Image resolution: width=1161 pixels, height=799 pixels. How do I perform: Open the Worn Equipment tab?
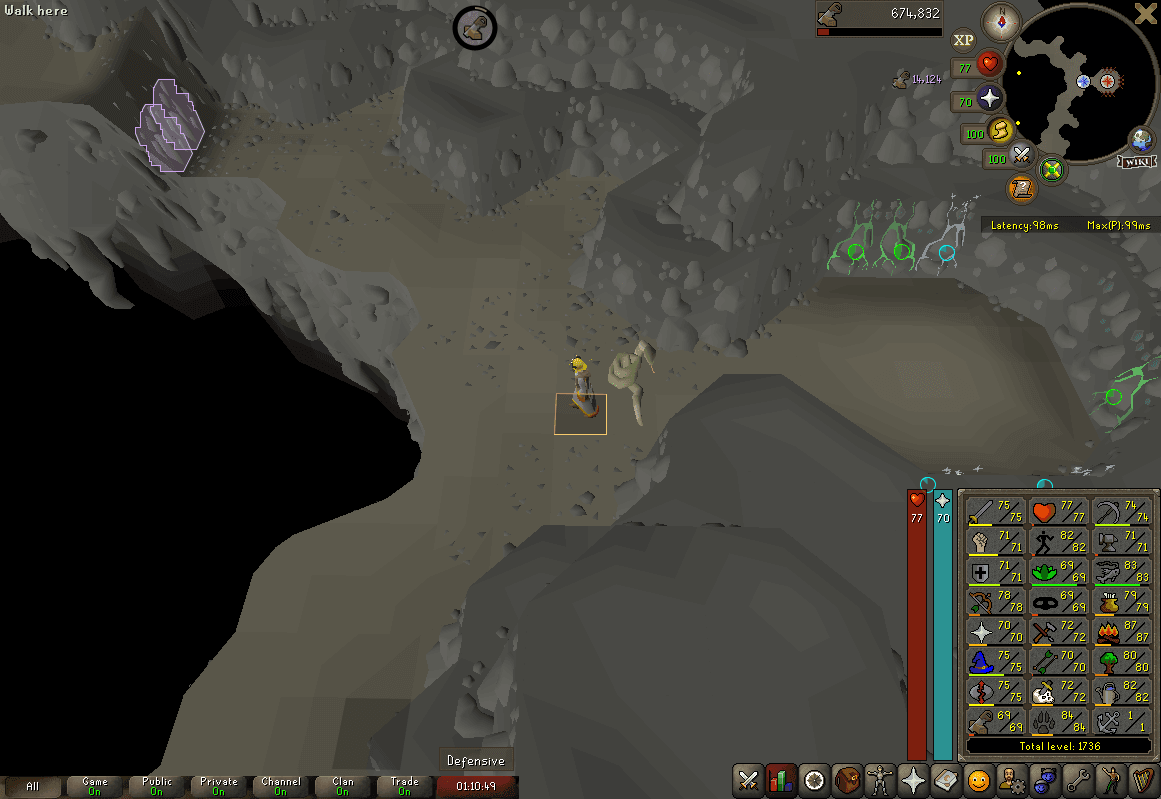click(x=881, y=779)
